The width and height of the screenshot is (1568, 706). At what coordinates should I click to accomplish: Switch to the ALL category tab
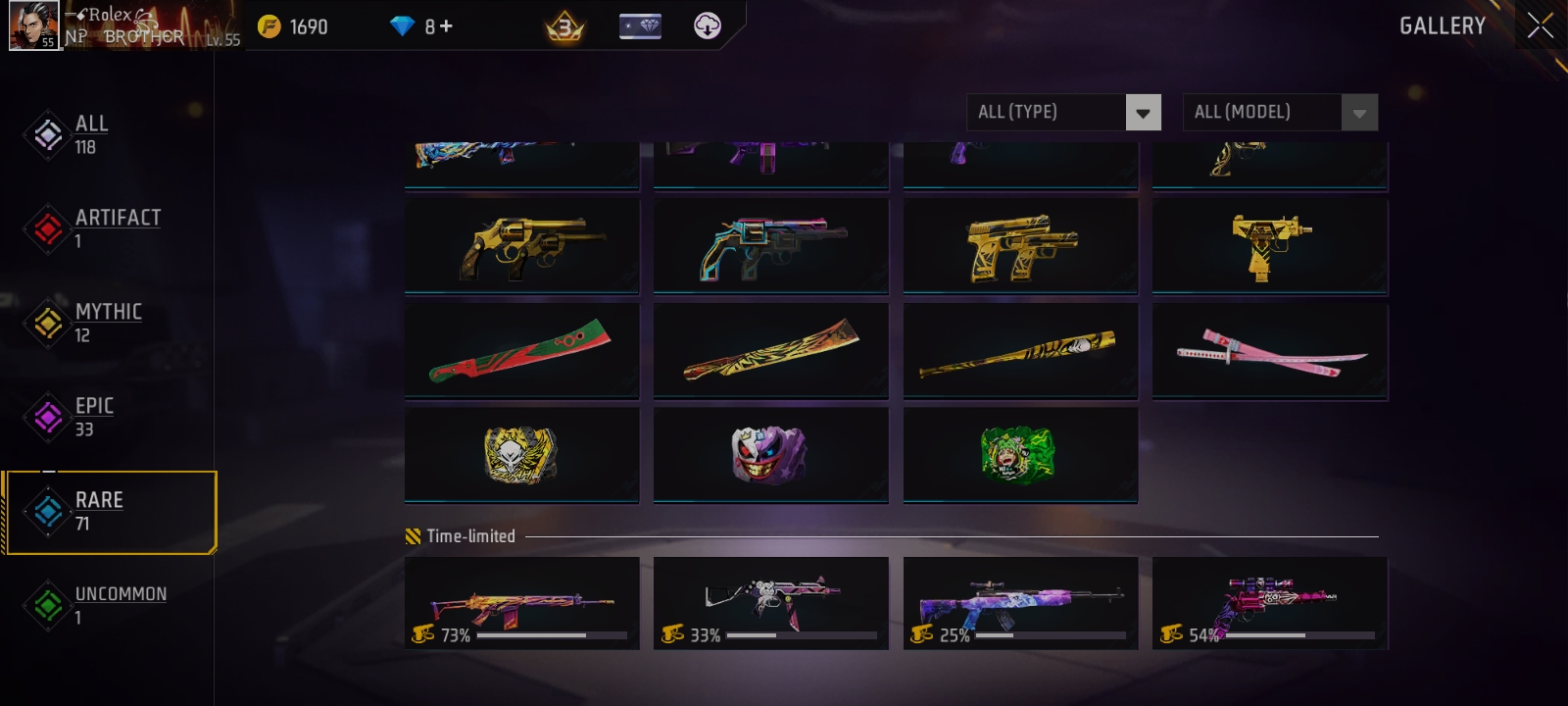[x=91, y=134]
